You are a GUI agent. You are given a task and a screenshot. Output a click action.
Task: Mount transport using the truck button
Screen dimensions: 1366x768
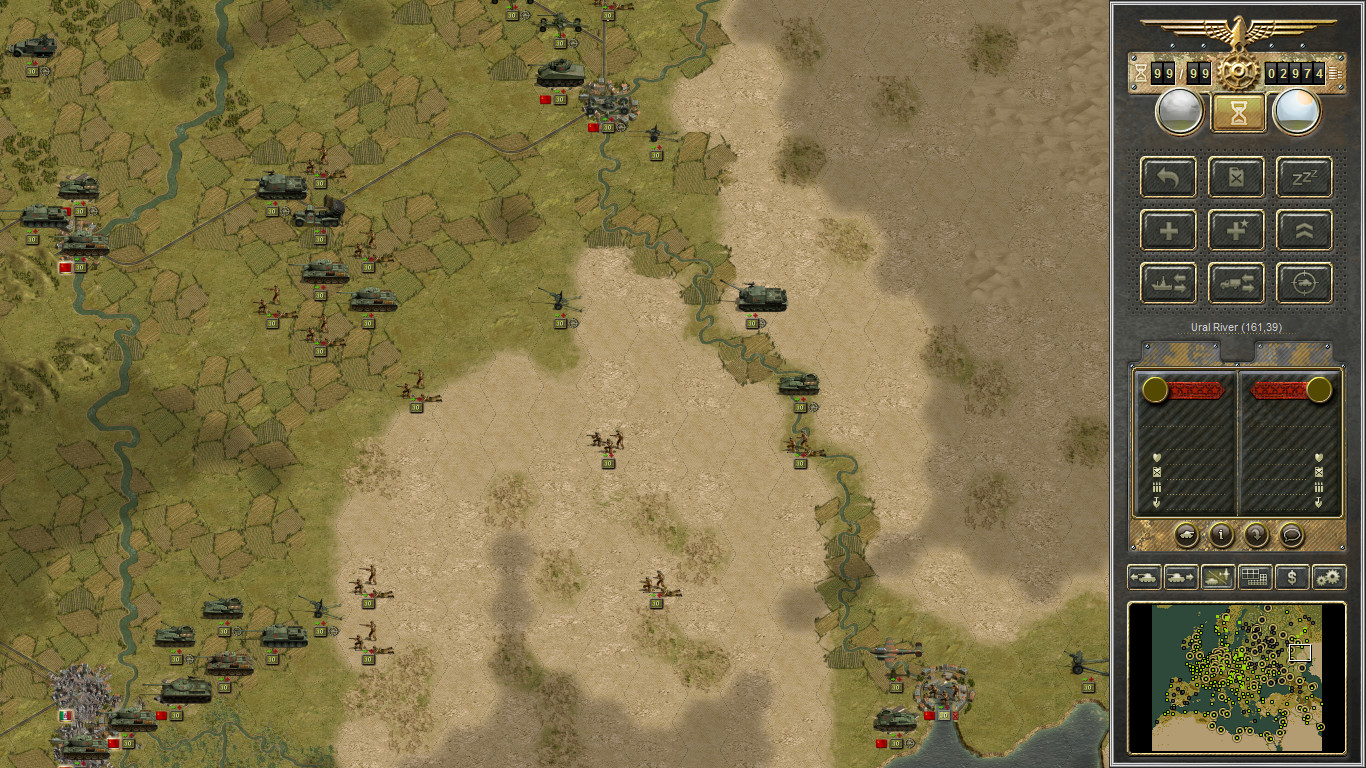pyautogui.click(x=1236, y=283)
